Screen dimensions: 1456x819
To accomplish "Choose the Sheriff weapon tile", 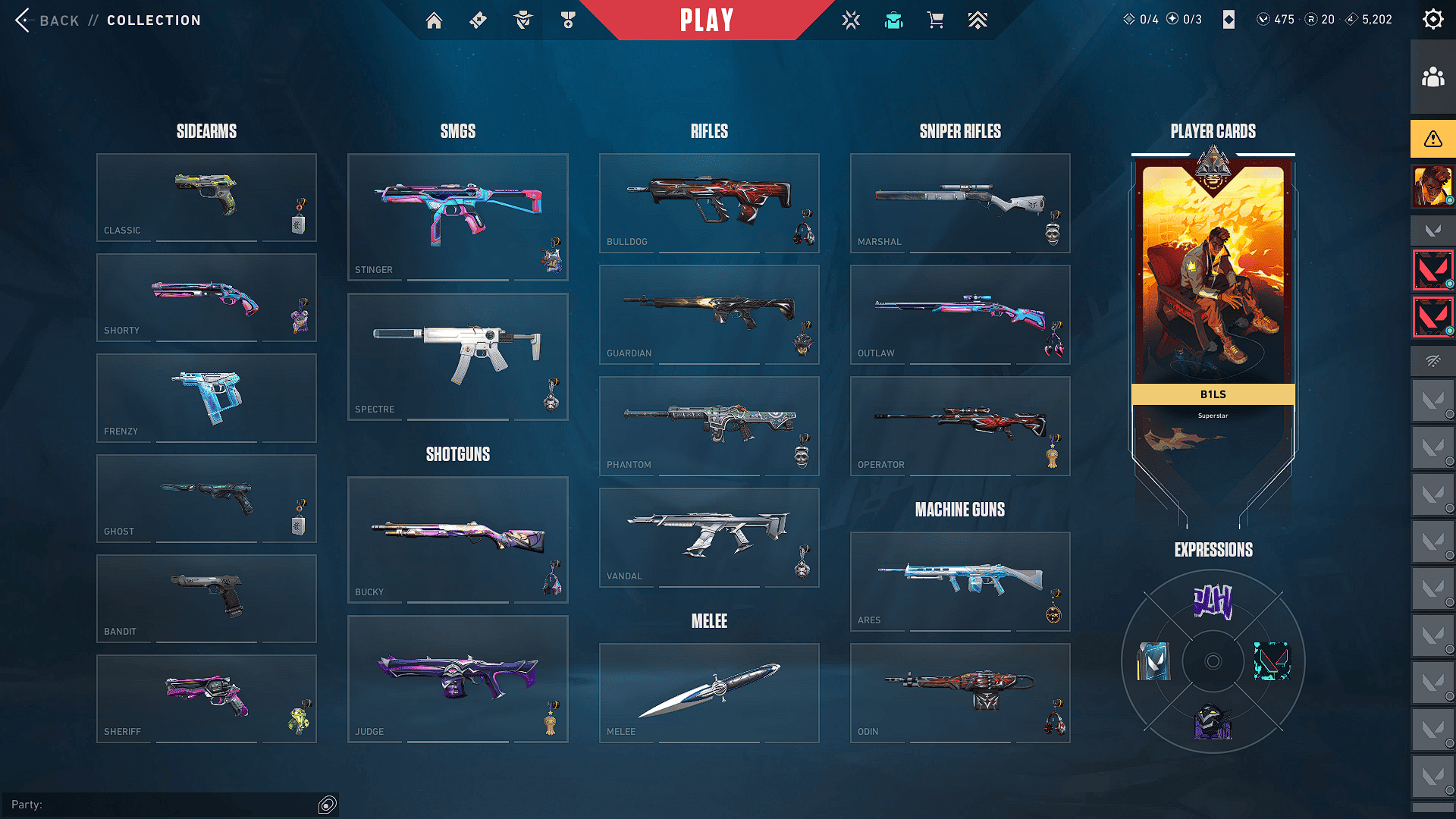I will (x=206, y=698).
